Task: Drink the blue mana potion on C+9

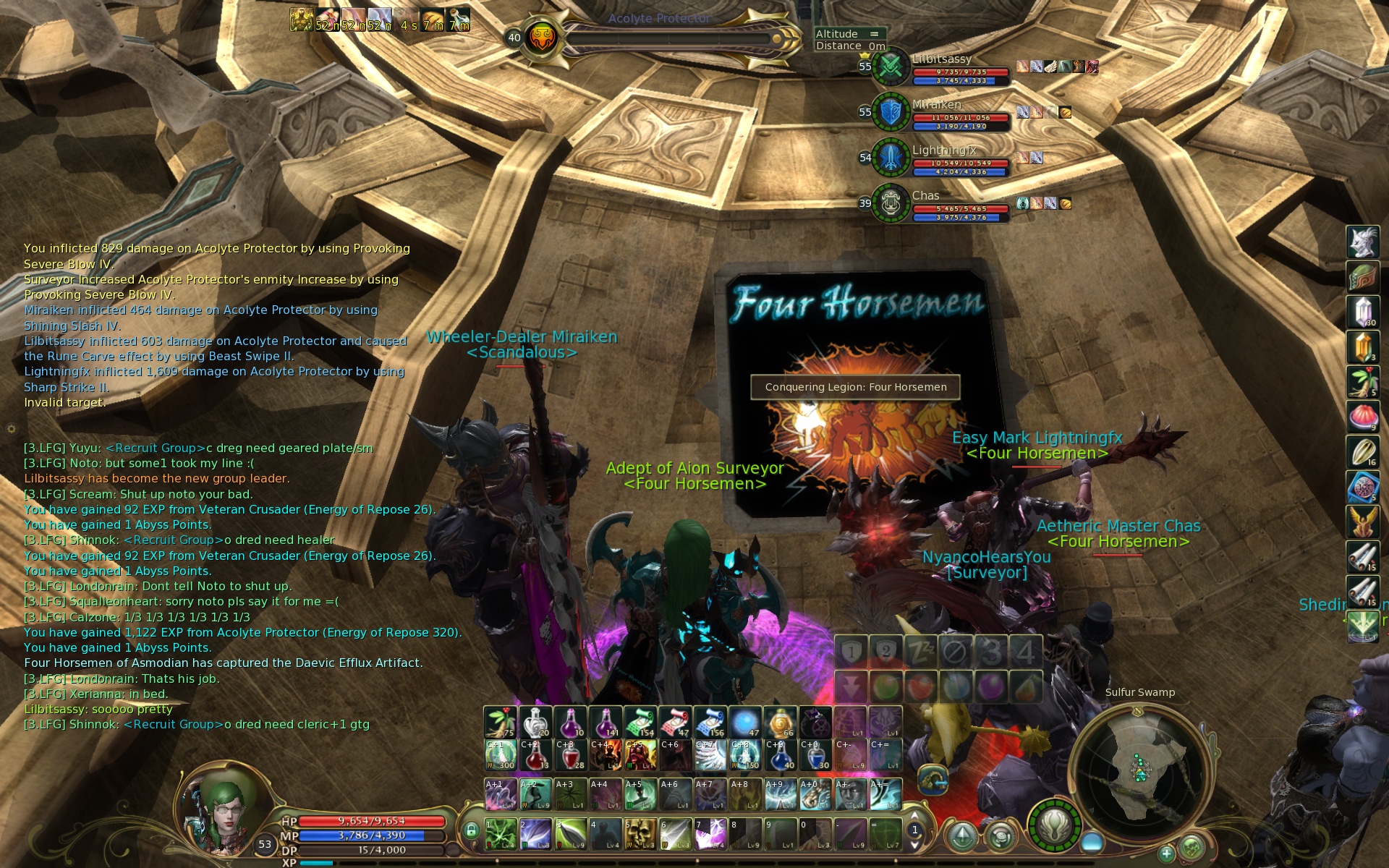Action: coord(780,756)
